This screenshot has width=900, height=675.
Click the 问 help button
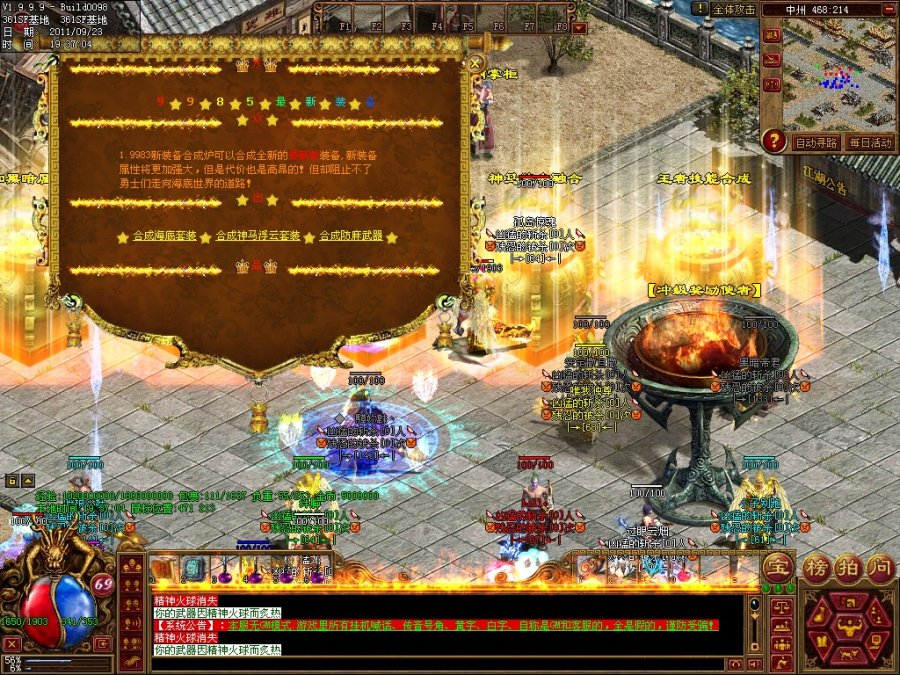point(880,566)
